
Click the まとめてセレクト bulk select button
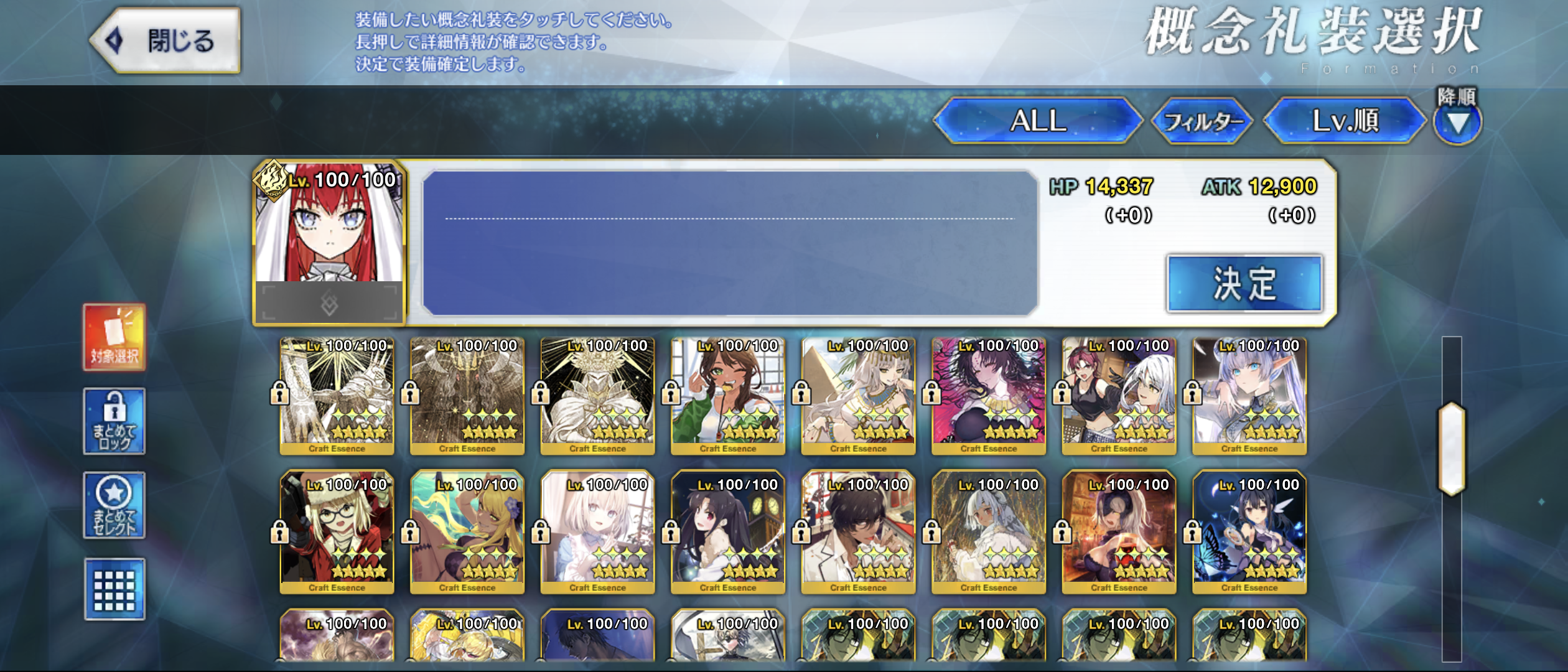pos(114,505)
